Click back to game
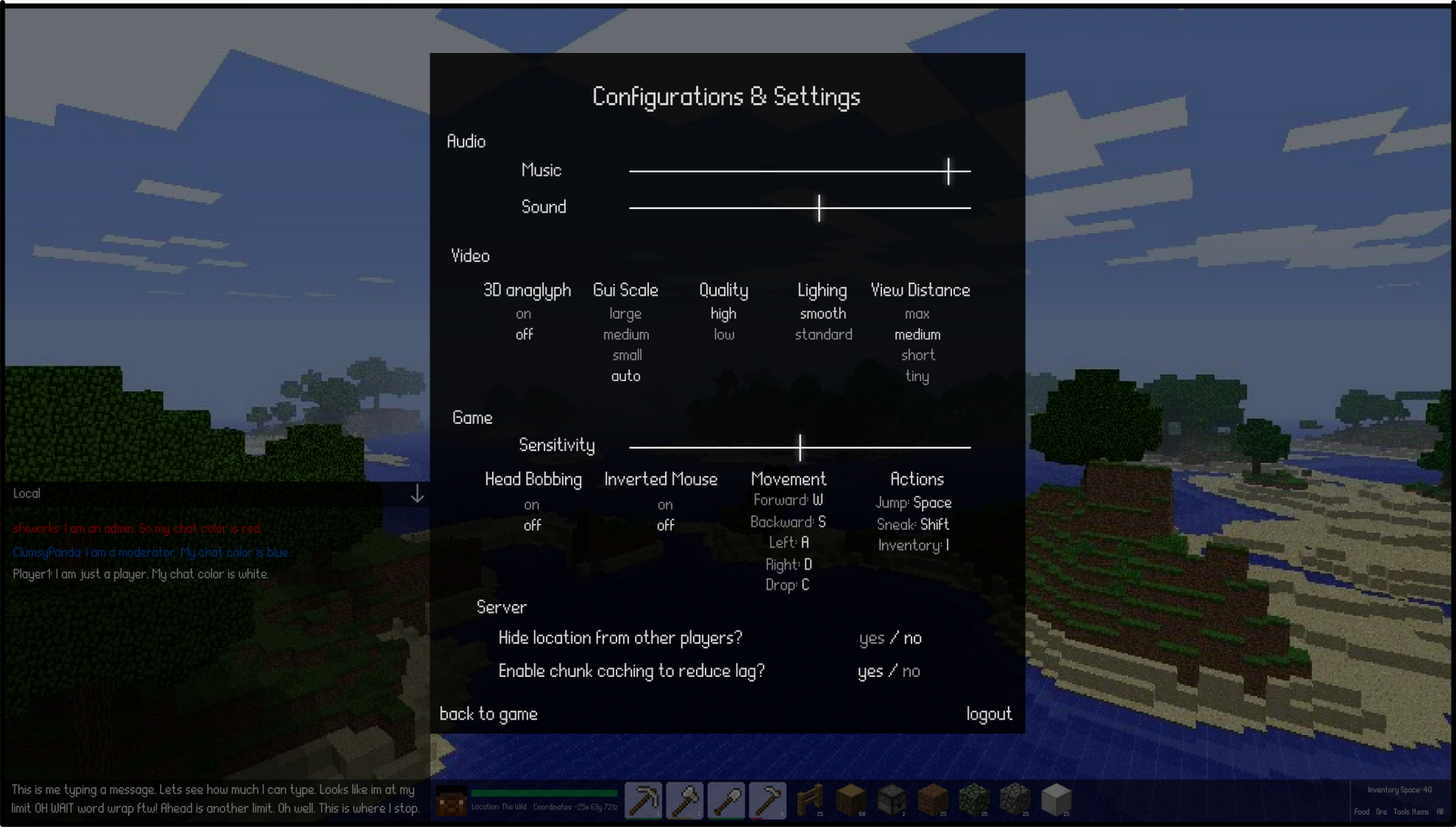 (489, 714)
